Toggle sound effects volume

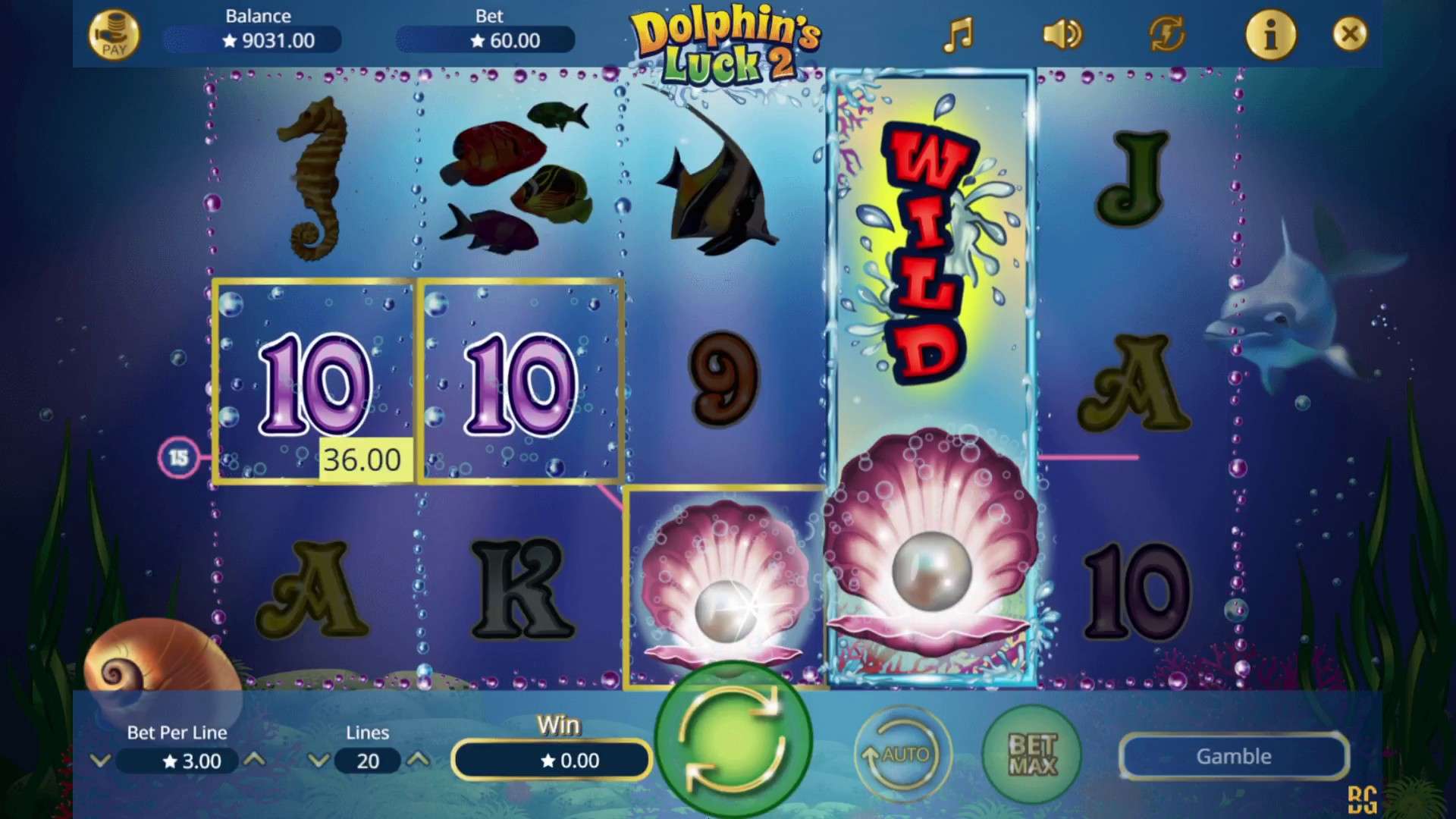1062,34
